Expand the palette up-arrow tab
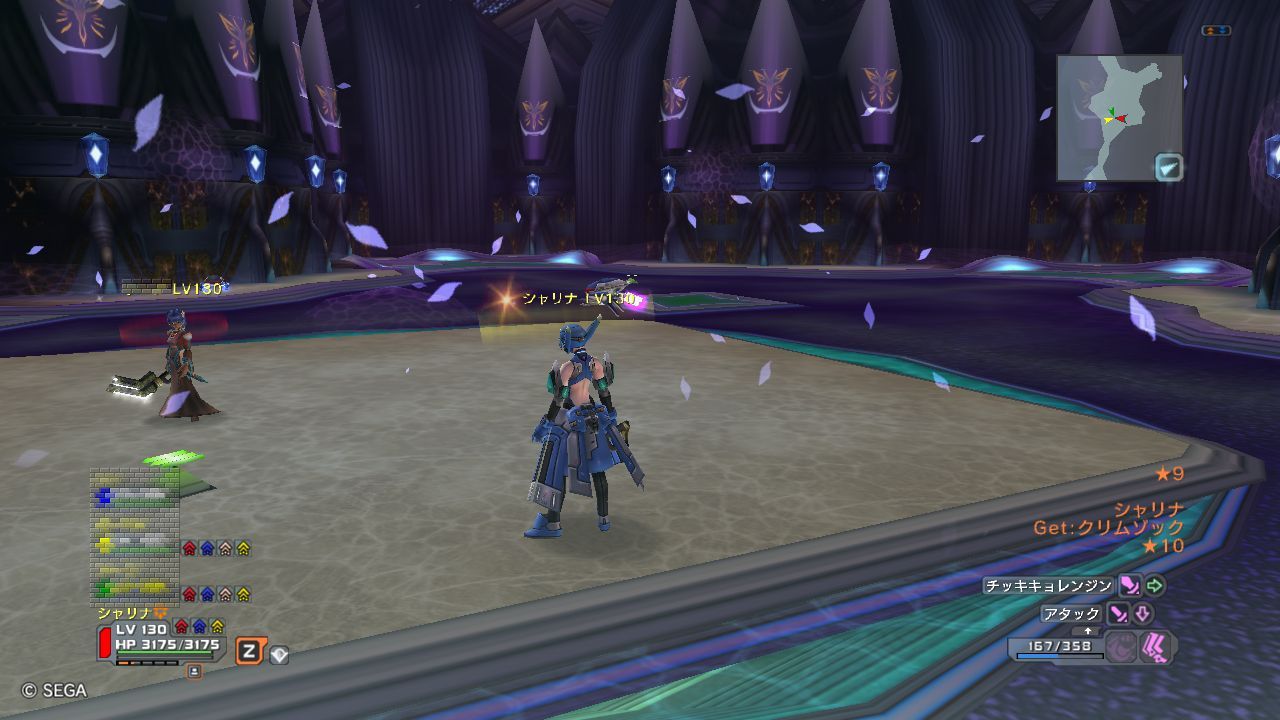The height and width of the screenshot is (720, 1280). tap(1088, 631)
